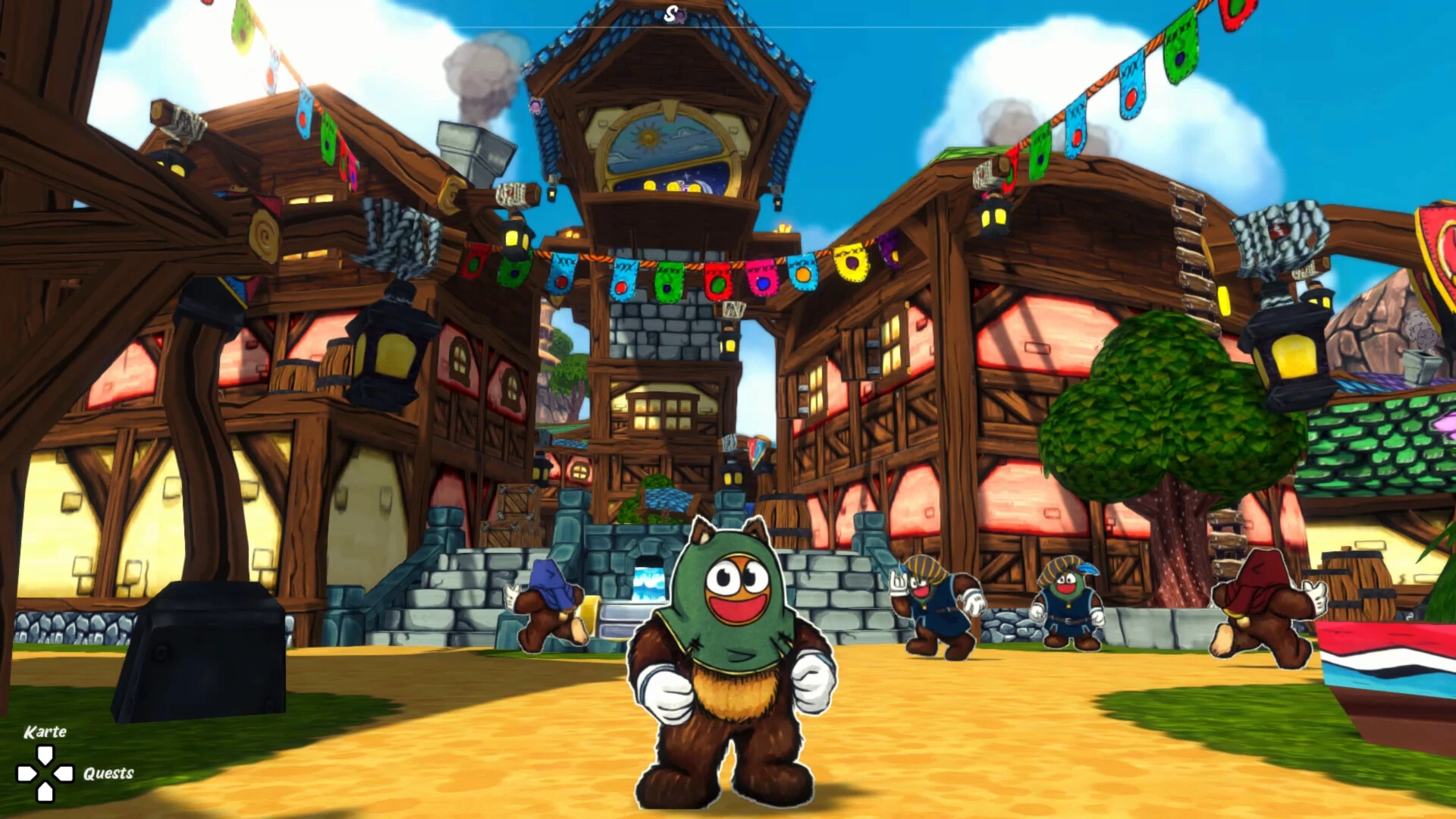Click the D-pad prompt icon

coord(45,775)
